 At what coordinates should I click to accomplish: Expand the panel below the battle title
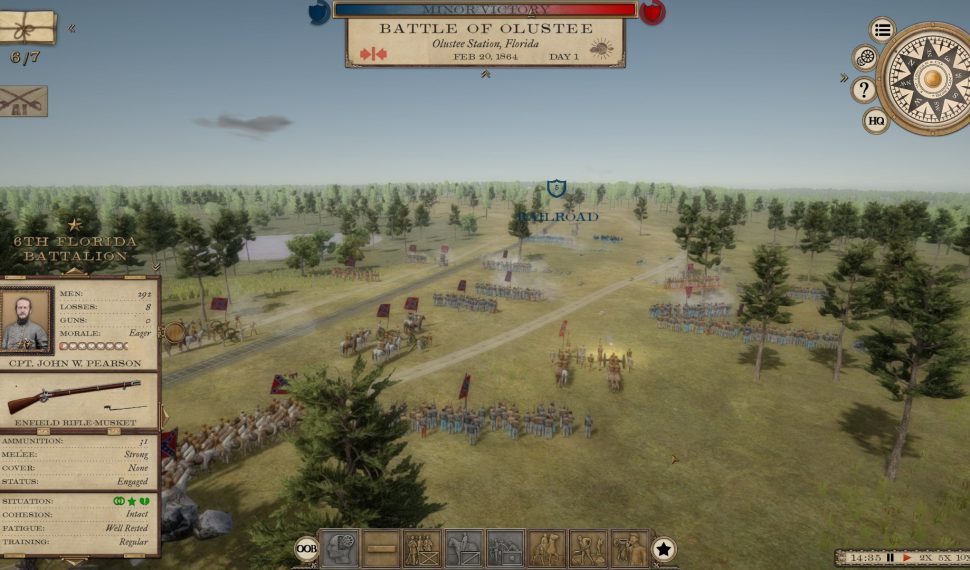485,74
